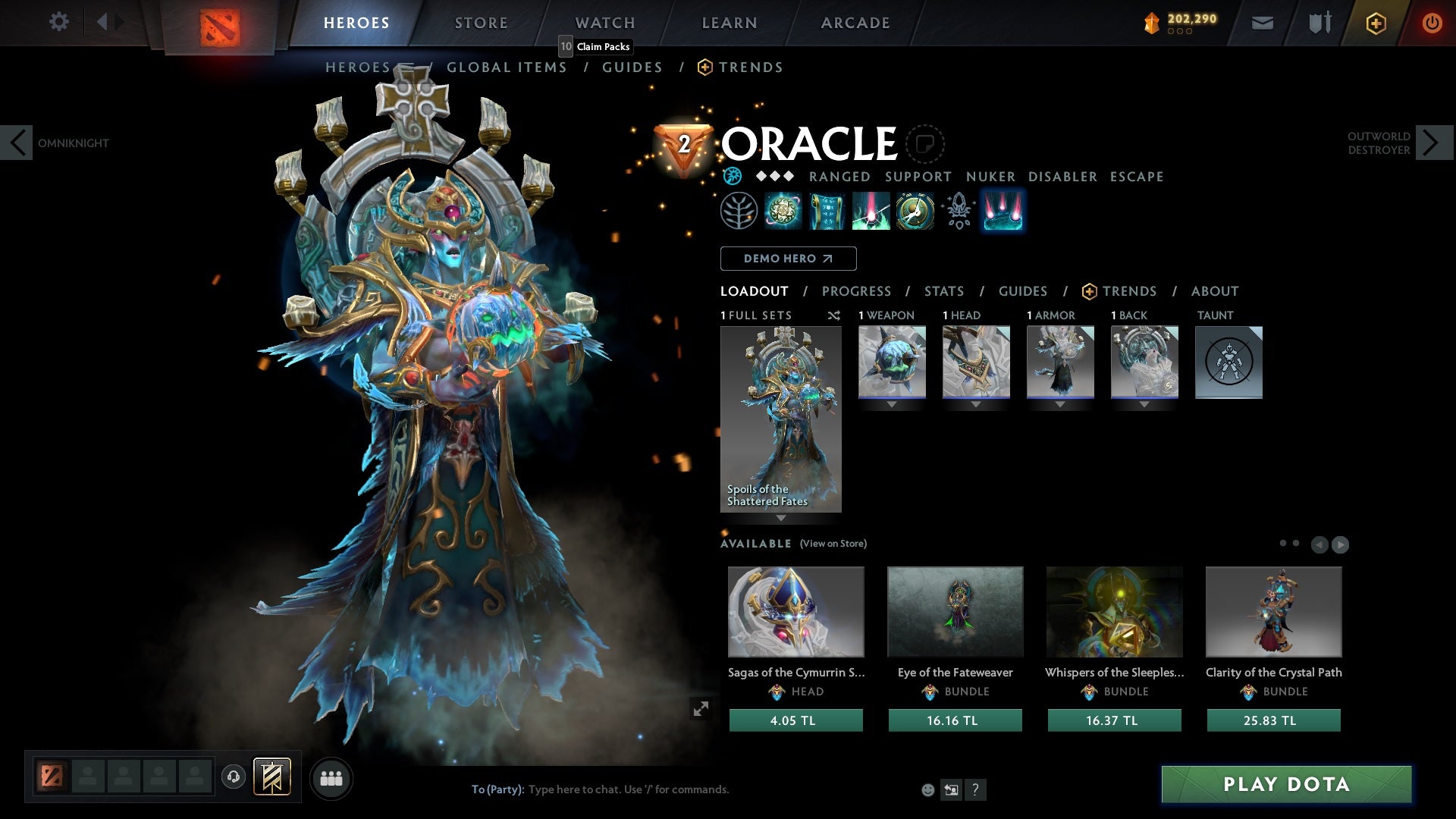The image size is (1456, 819).
Task: Enable shuffle for equipped full sets
Action: [833, 315]
